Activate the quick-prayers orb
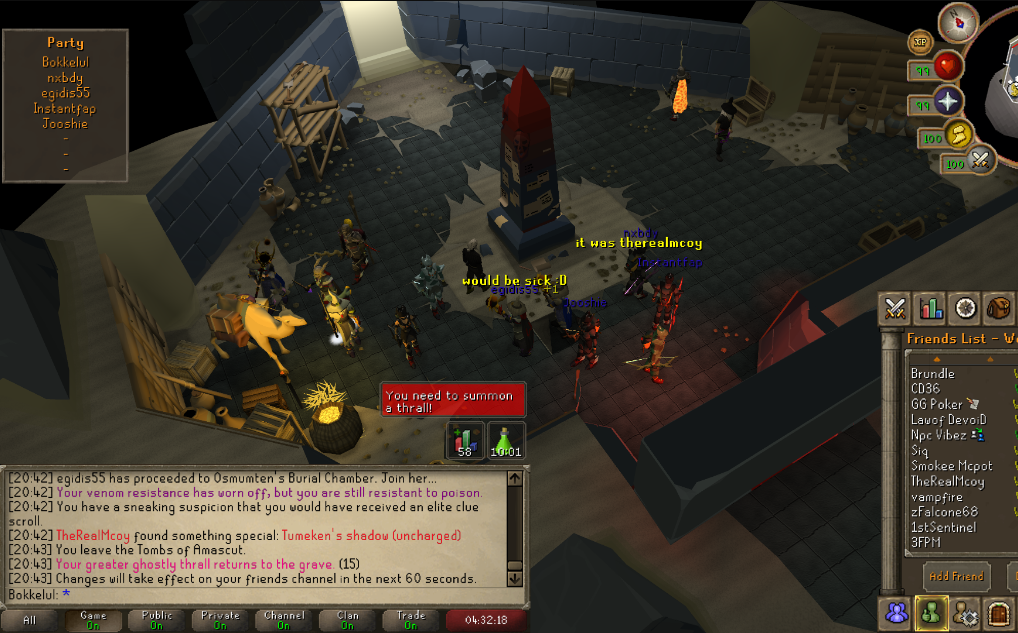The height and width of the screenshot is (633, 1018). [x=947, y=101]
